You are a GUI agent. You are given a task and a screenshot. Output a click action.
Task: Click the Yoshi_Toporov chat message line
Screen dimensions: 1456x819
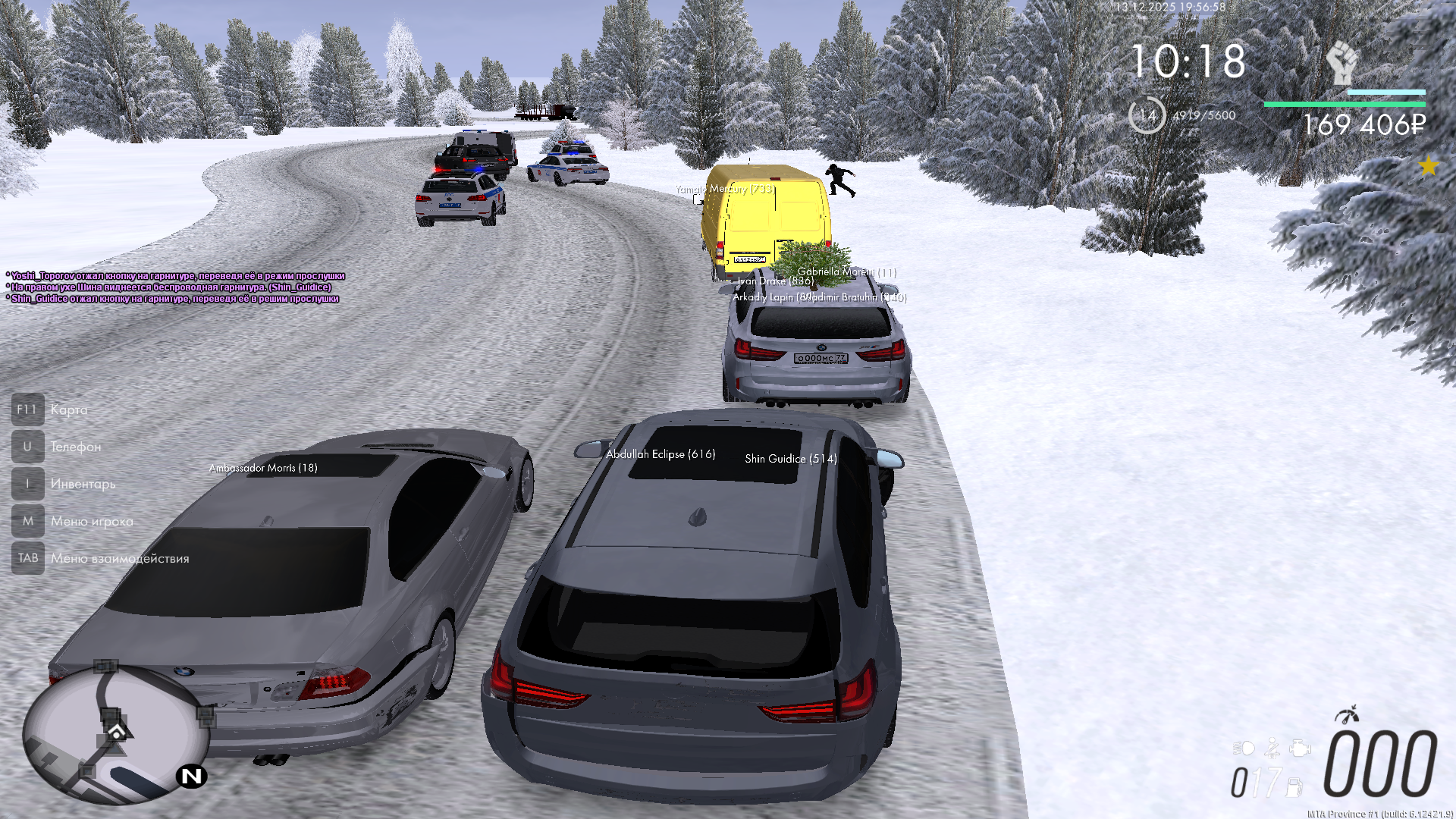click(175, 276)
